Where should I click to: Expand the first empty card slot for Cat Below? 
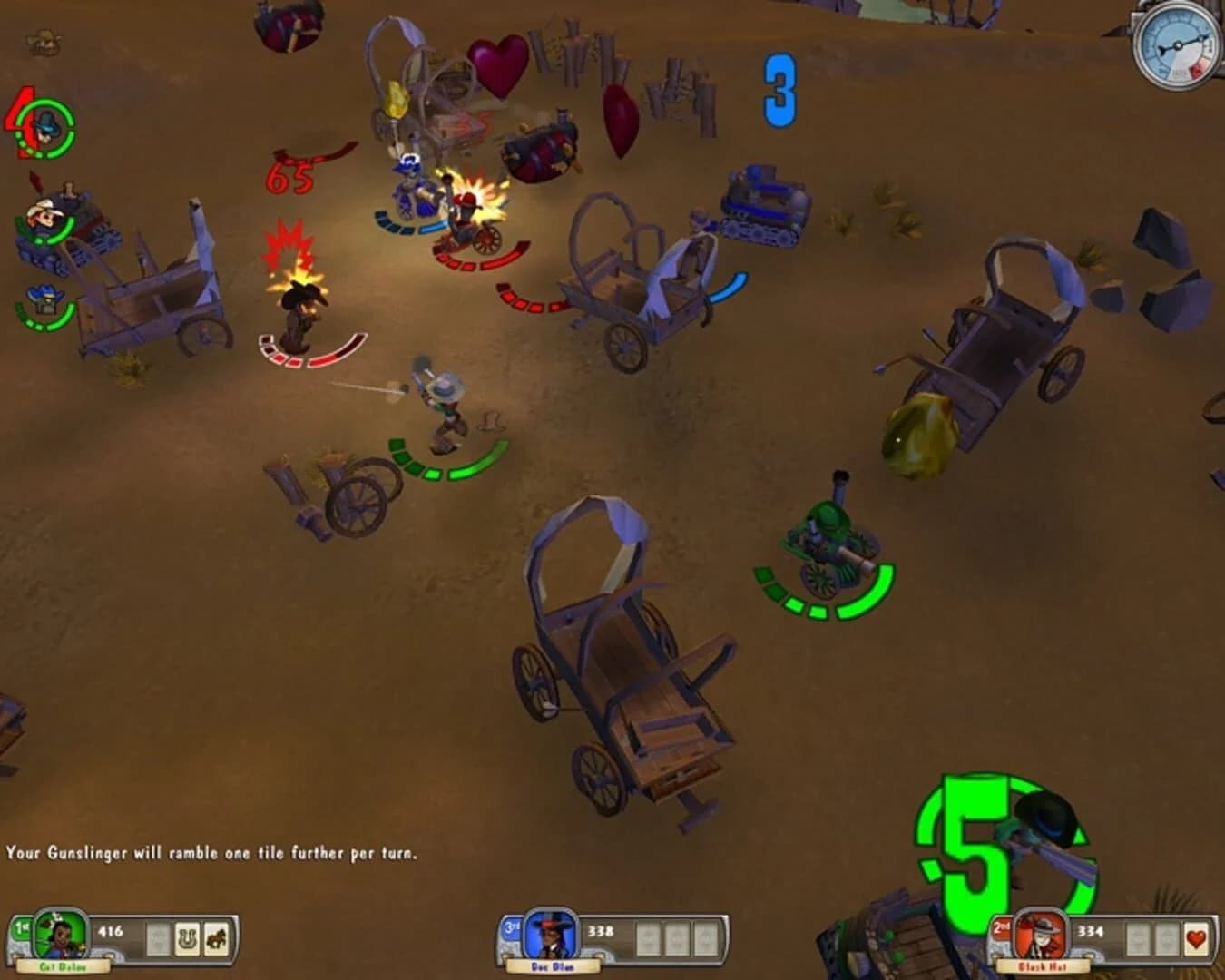157,938
